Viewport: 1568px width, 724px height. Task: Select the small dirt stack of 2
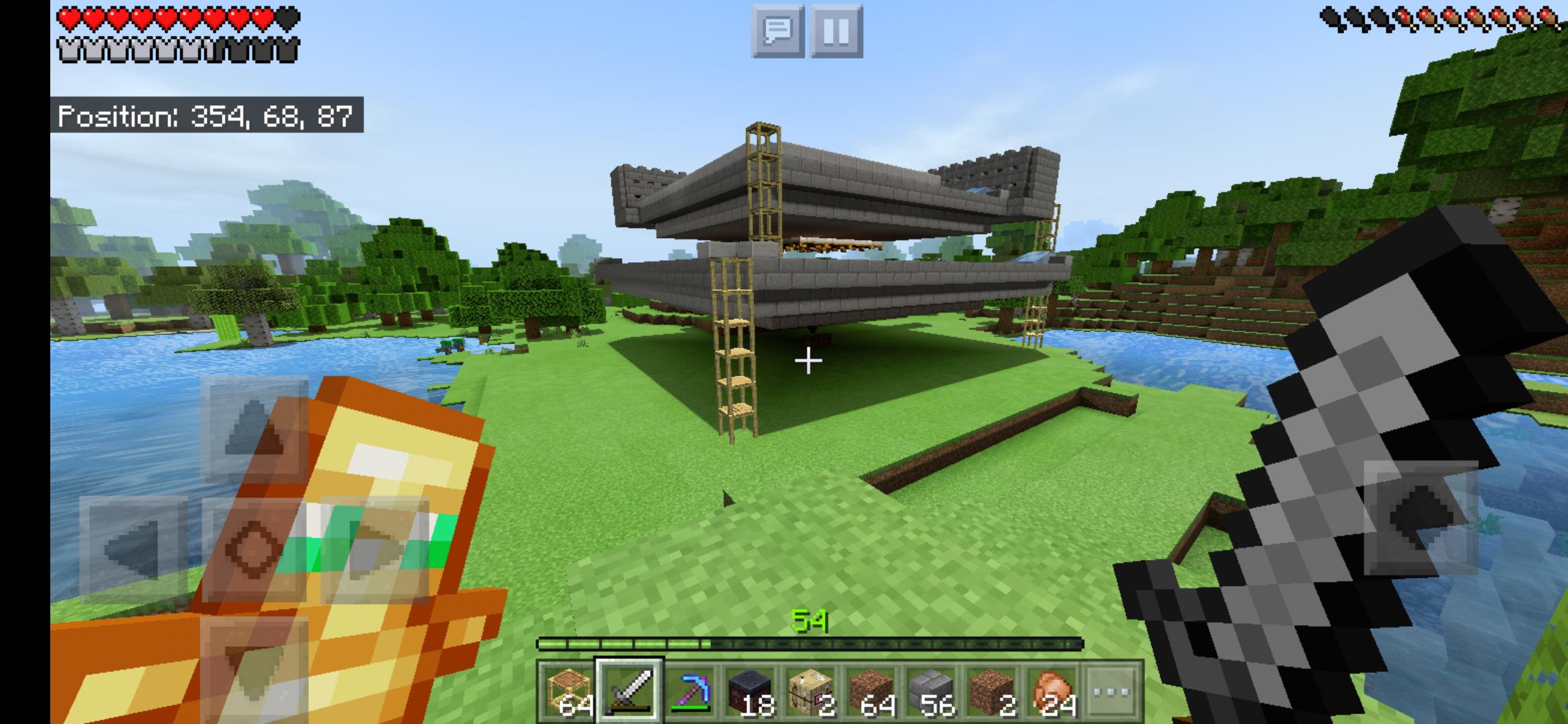click(x=992, y=692)
